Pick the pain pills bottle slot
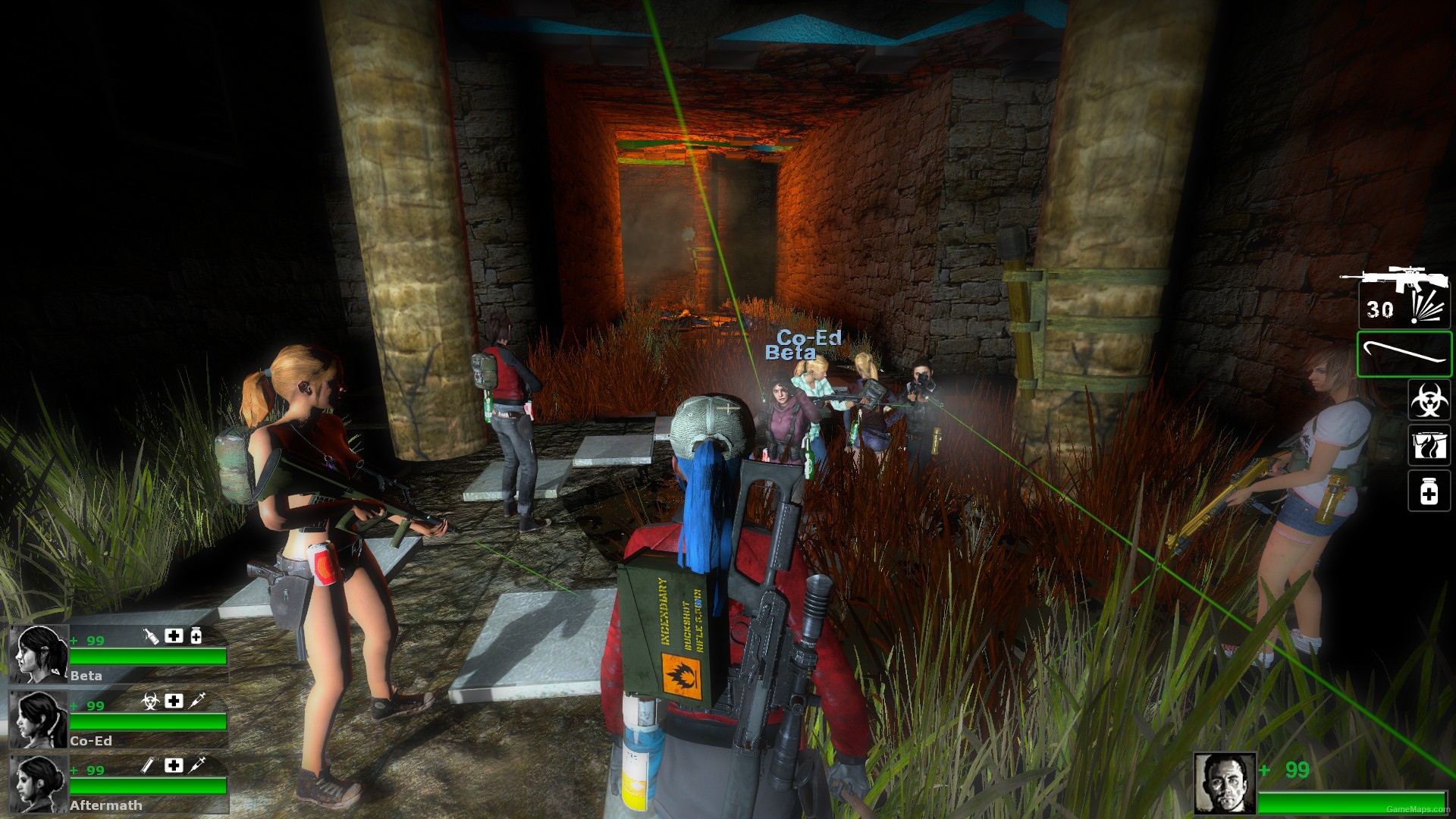The height and width of the screenshot is (819, 1456). (x=1429, y=491)
